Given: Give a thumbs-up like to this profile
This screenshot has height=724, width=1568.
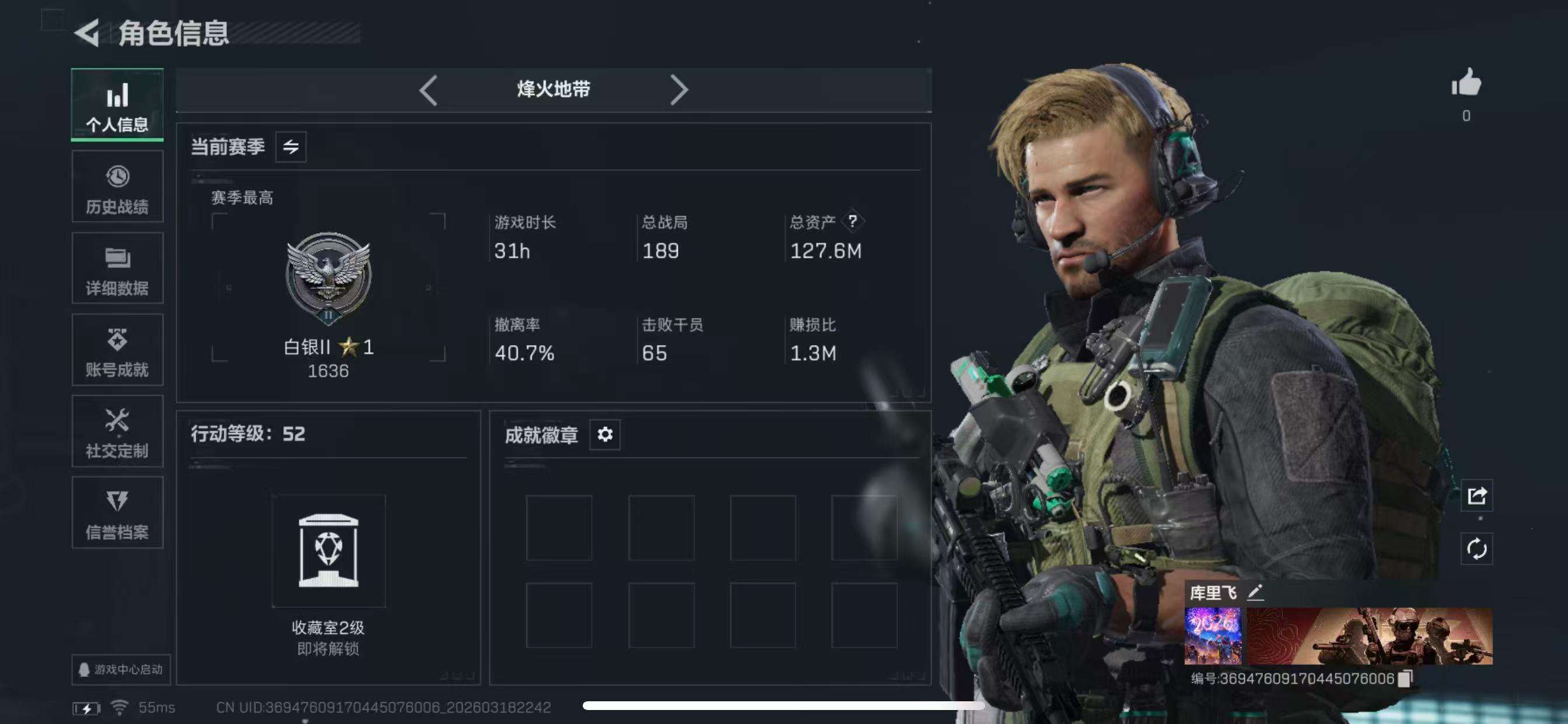Looking at the screenshot, I should tap(1466, 83).
